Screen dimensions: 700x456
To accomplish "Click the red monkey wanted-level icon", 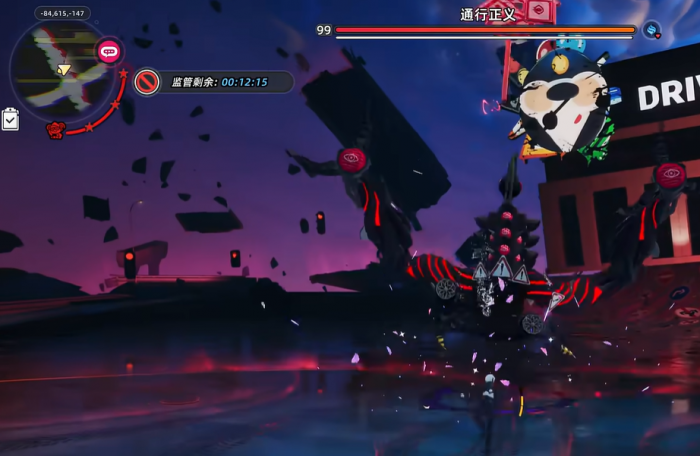I will point(56,129).
